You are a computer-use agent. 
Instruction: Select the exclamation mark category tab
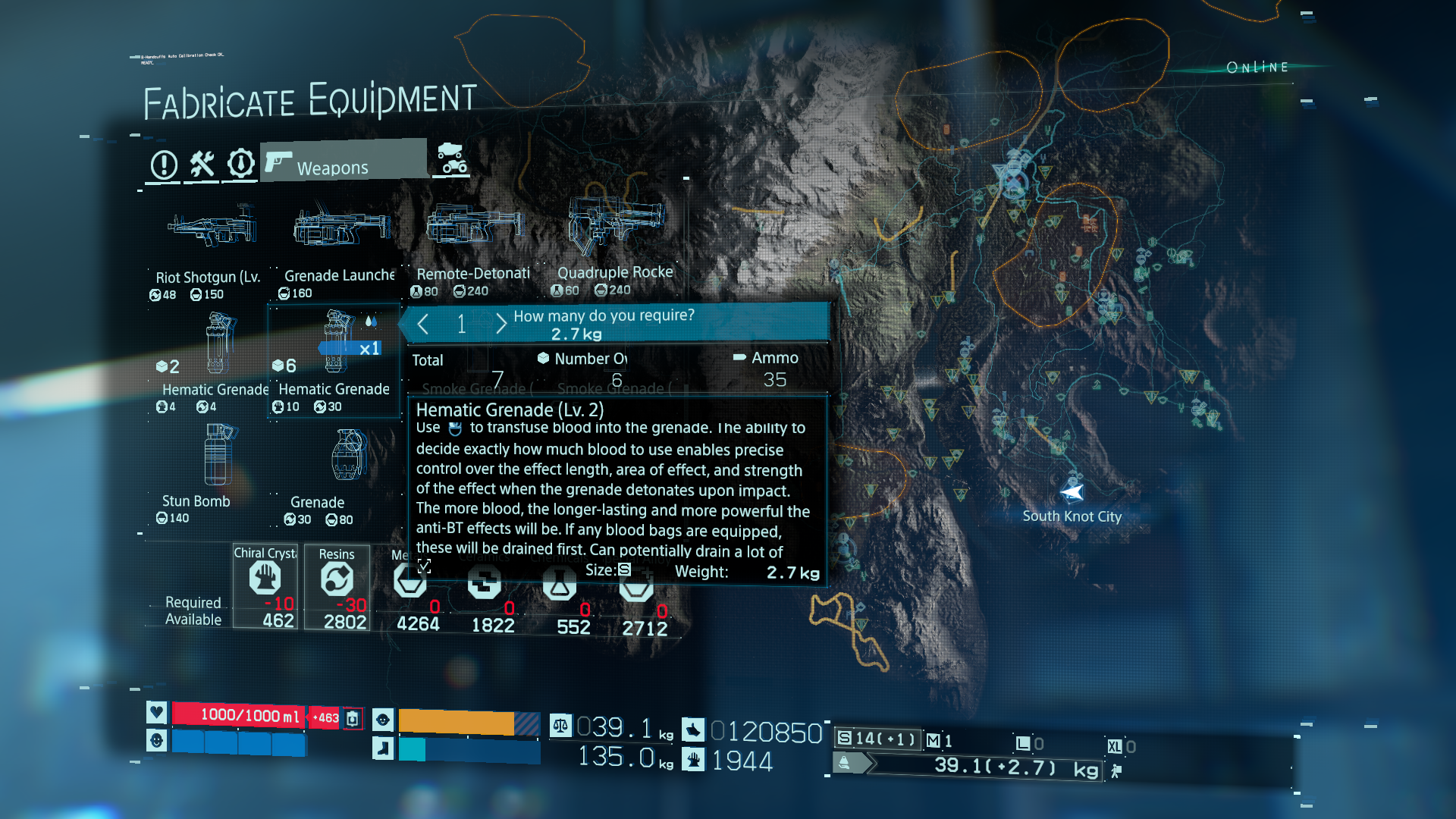coord(164,165)
